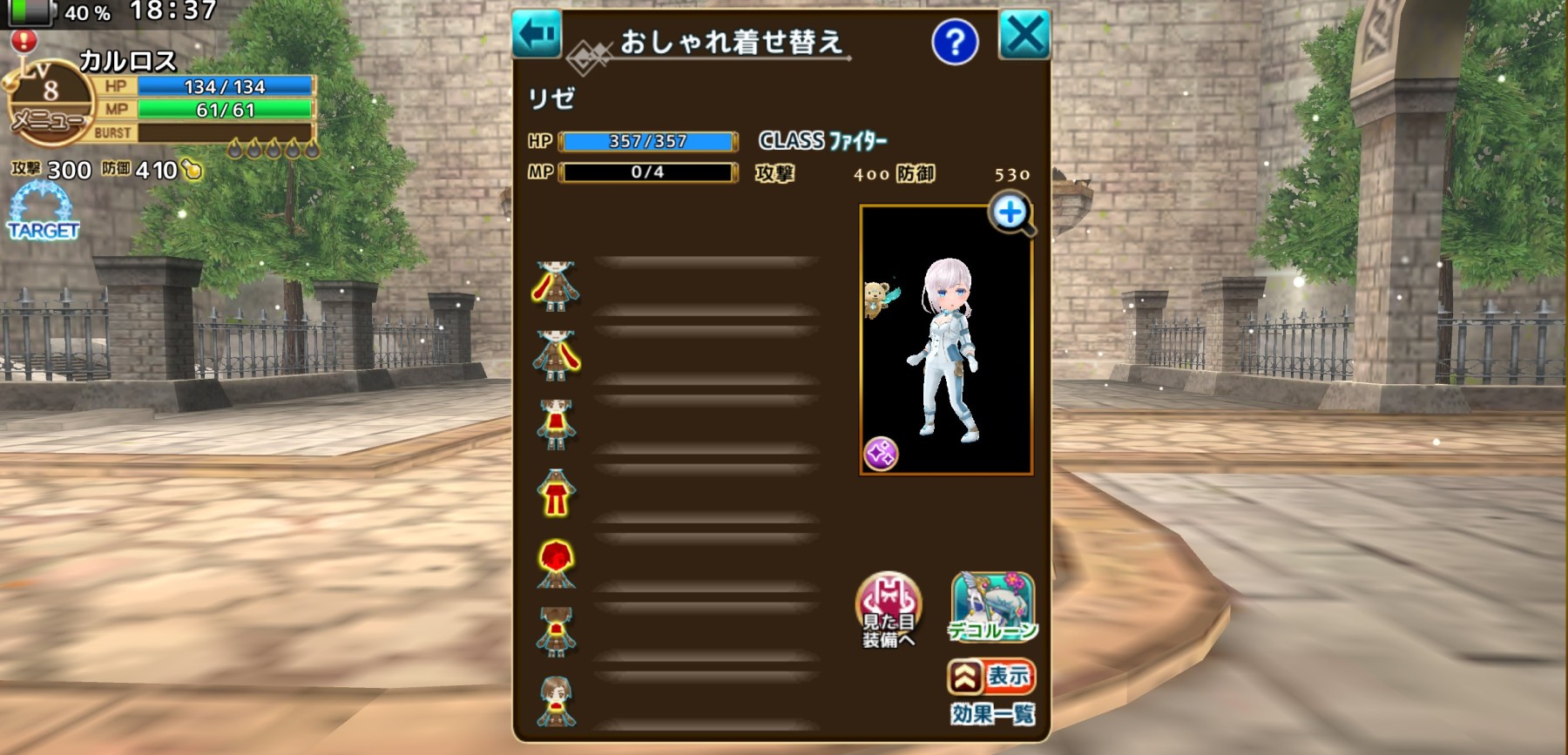
Task: Open the デコルーン menu
Action: click(993, 607)
